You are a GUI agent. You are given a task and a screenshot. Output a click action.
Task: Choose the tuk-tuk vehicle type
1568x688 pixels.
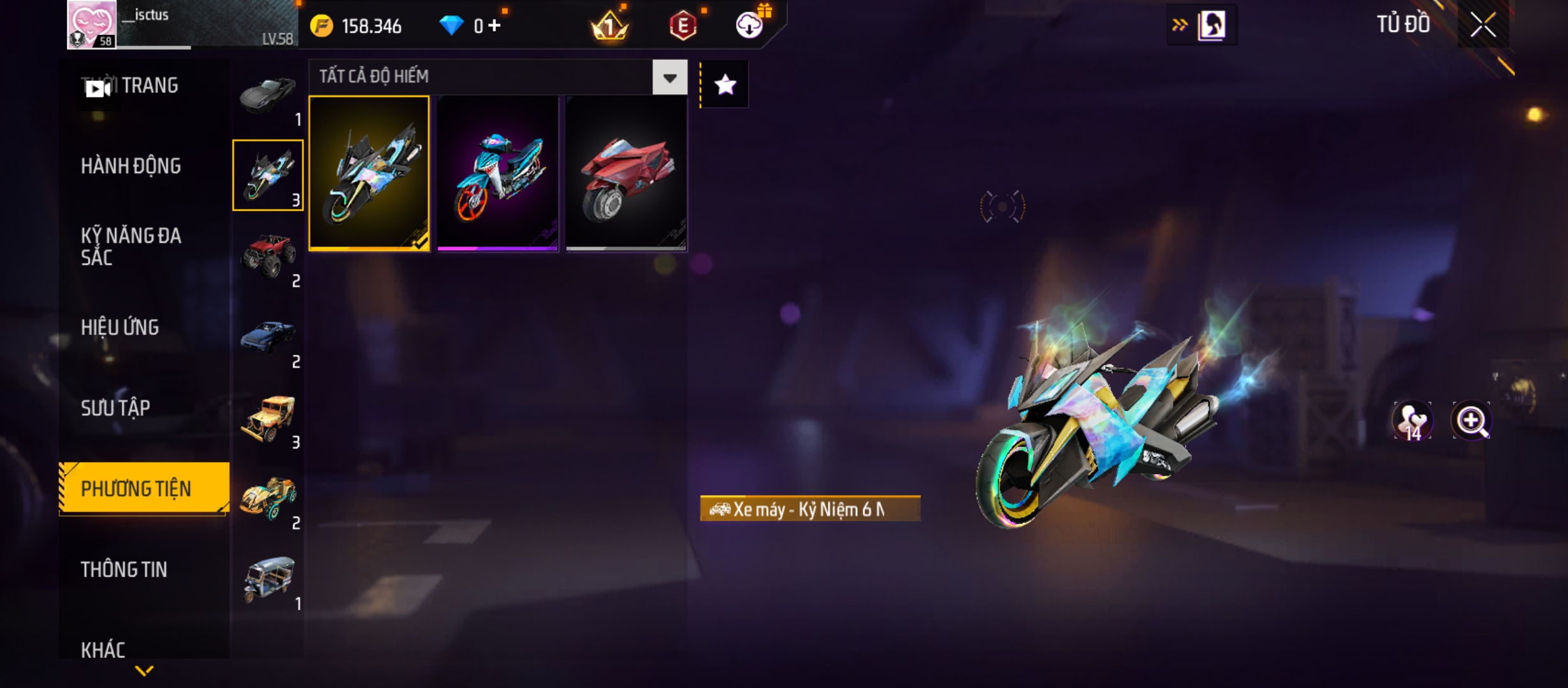point(268,580)
